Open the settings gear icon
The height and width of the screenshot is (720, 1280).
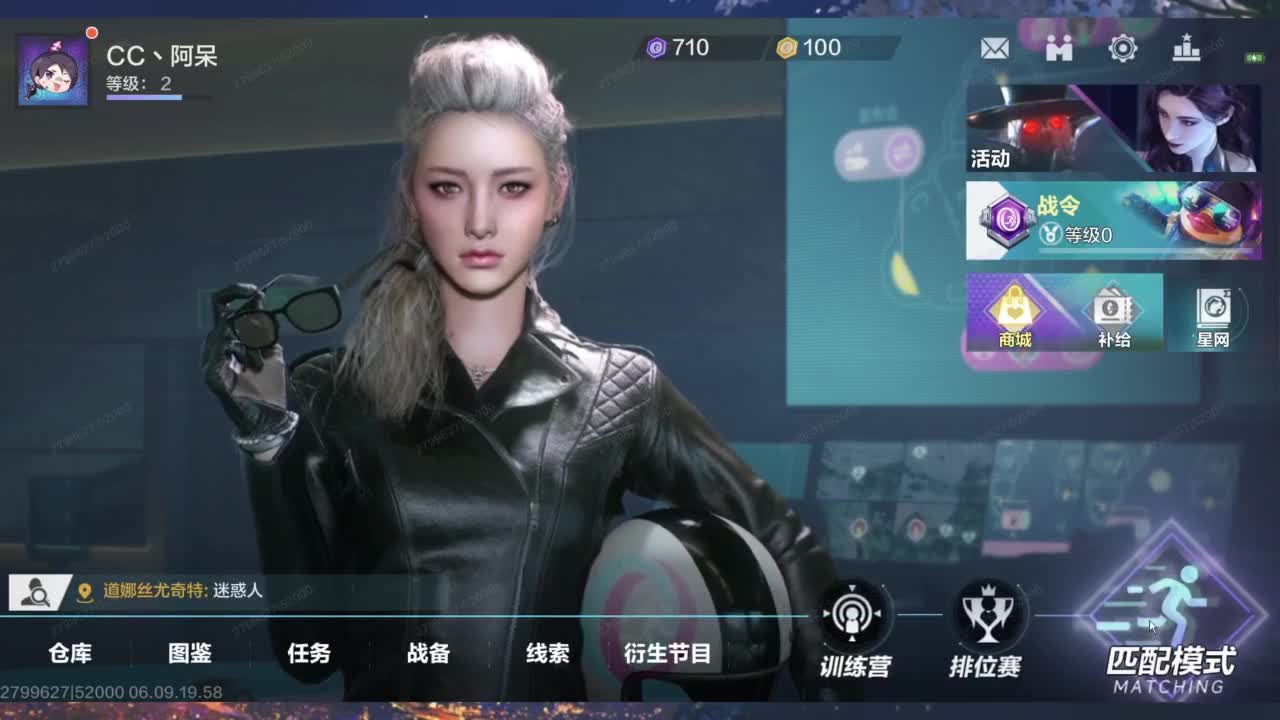point(1123,47)
